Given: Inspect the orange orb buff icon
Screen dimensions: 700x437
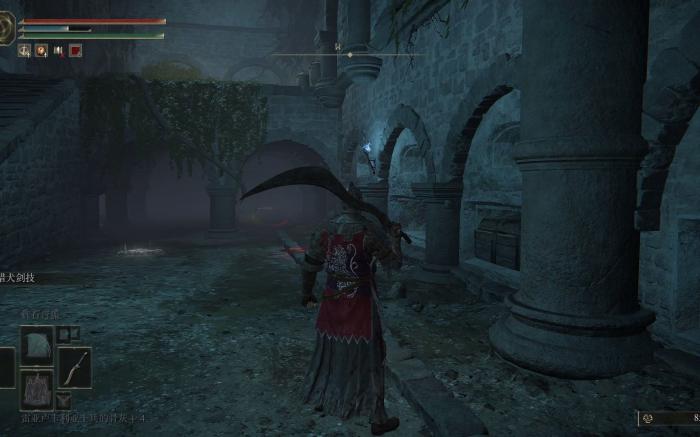Looking at the screenshot, I should tap(41, 50).
